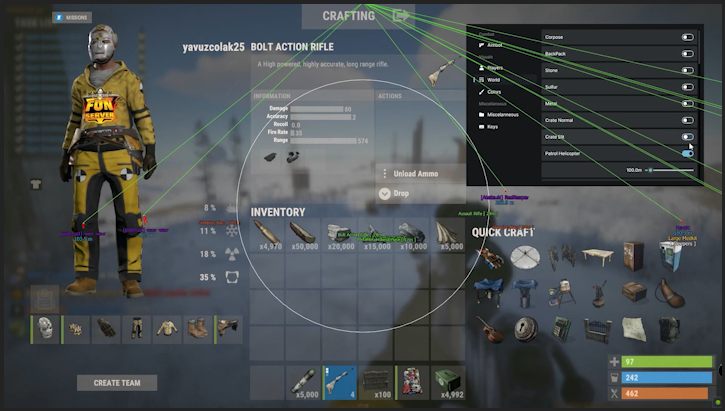The width and height of the screenshot is (725, 411).
Task: Adjust the 100.0m distance slider
Action: click(650, 170)
